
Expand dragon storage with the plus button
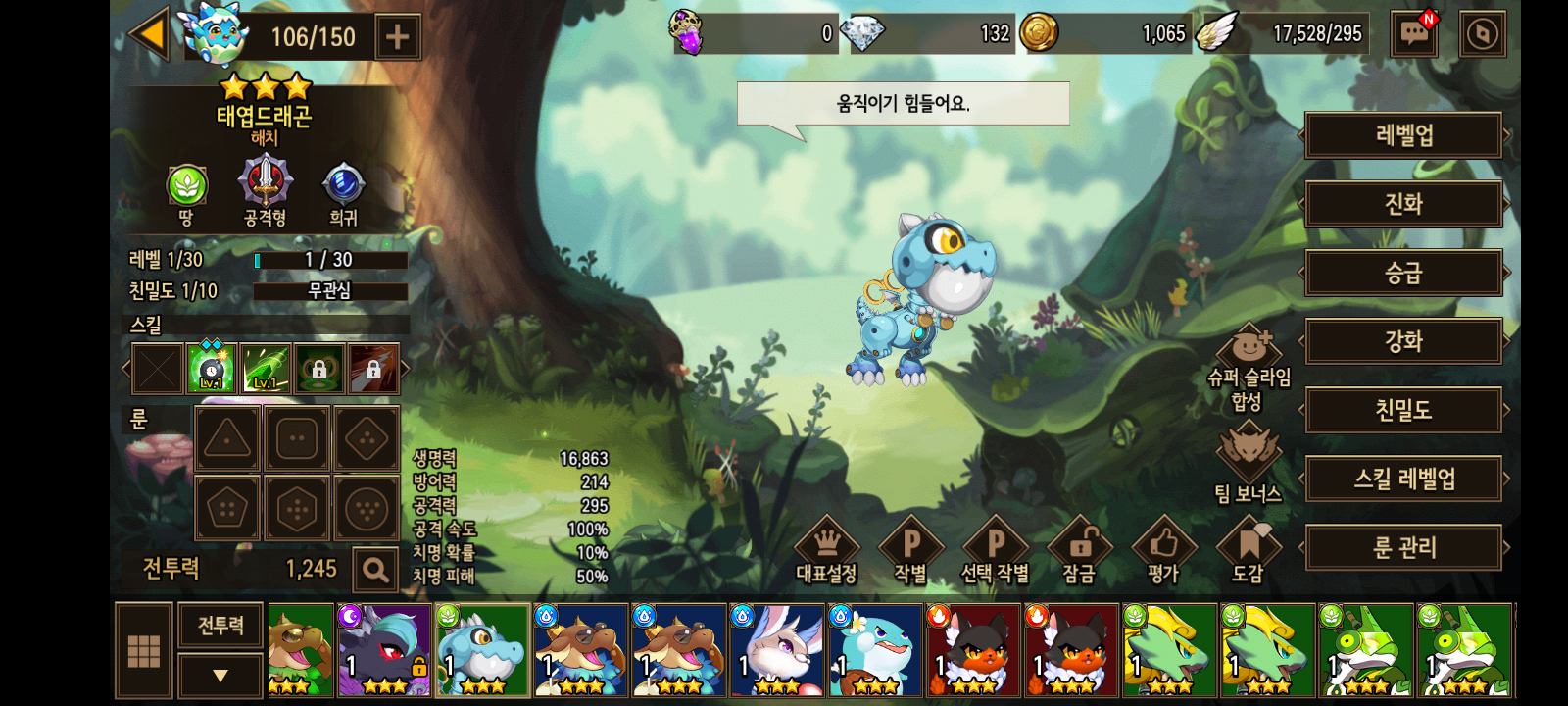point(397,37)
